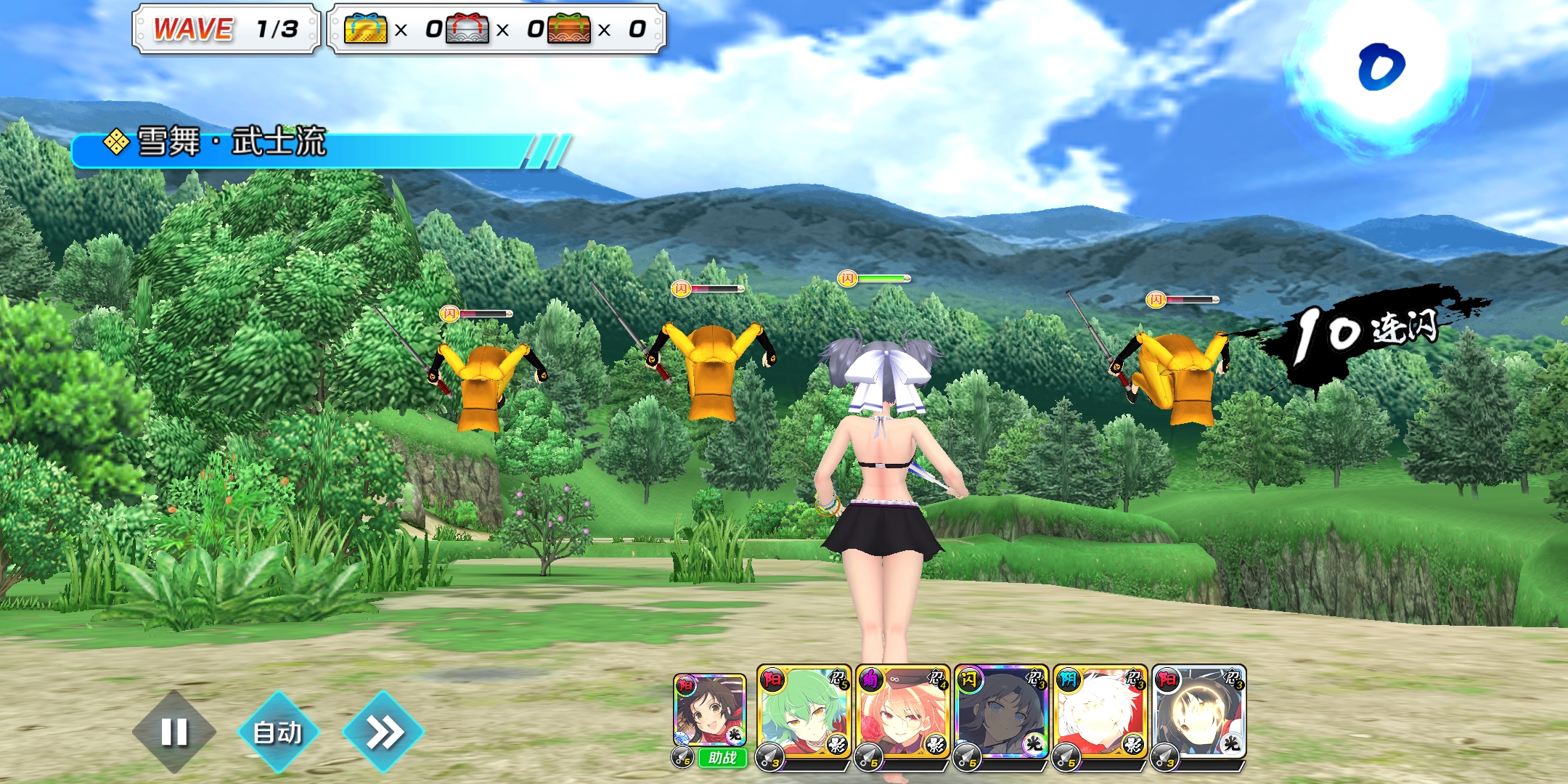Choose the green-haired character card
The image size is (1568, 784).
coord(804,711)
